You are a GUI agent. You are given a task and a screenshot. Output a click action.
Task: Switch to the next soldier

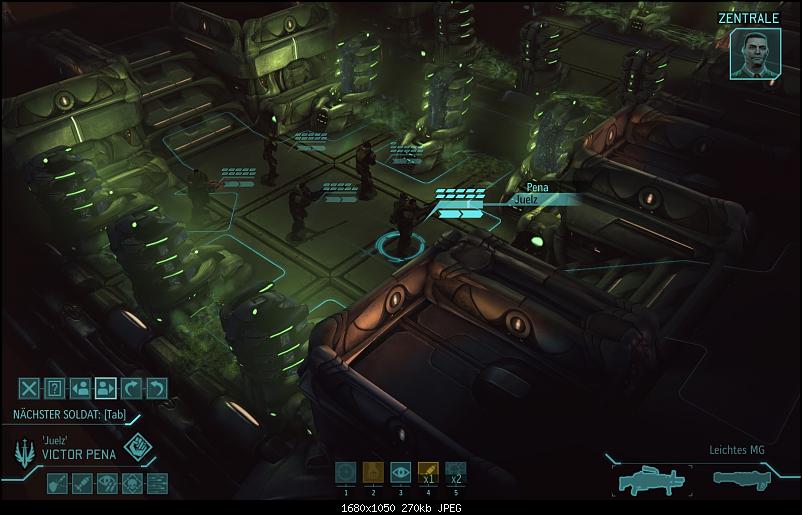pyautogui.click(x=106, y=390)
